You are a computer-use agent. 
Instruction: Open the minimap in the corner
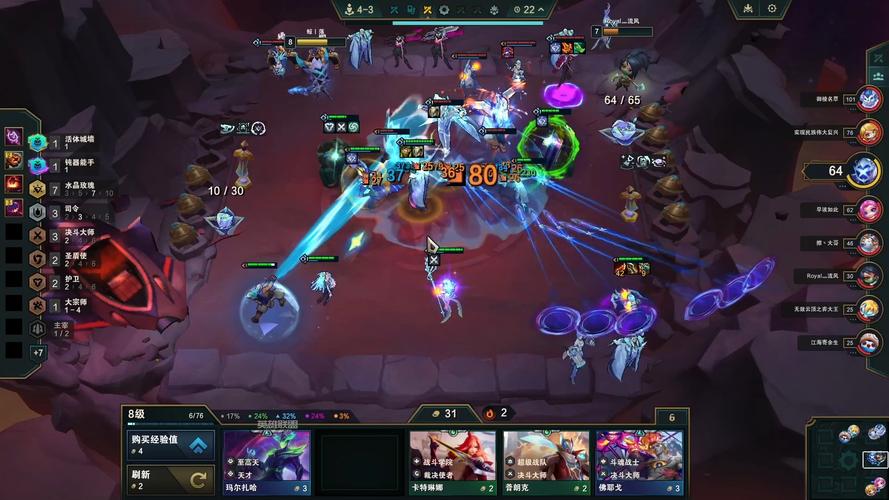[849, 459]
